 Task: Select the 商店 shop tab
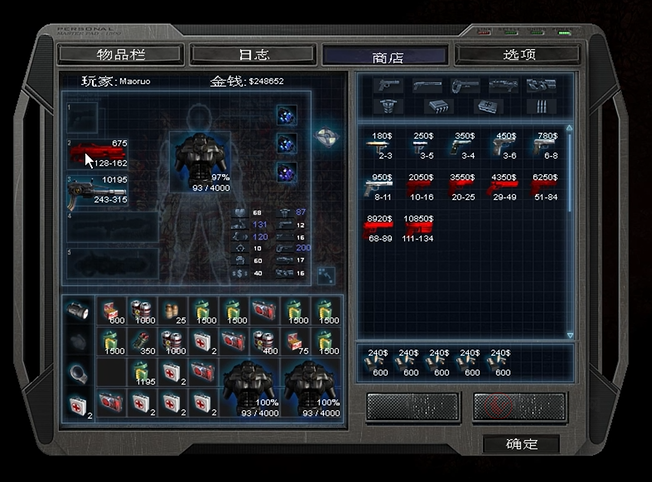tap(385, 55)
